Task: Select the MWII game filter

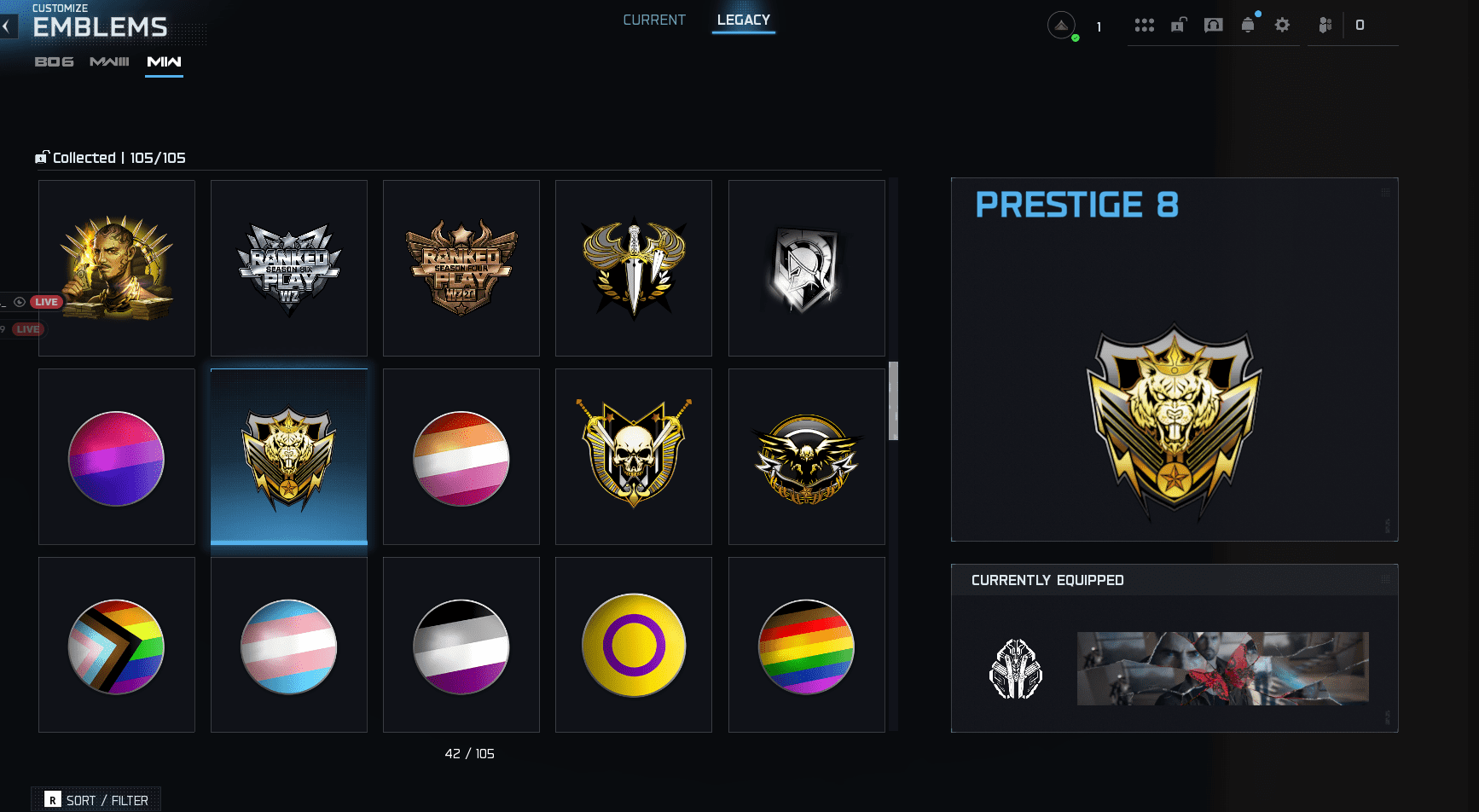Action: [163, 61]
